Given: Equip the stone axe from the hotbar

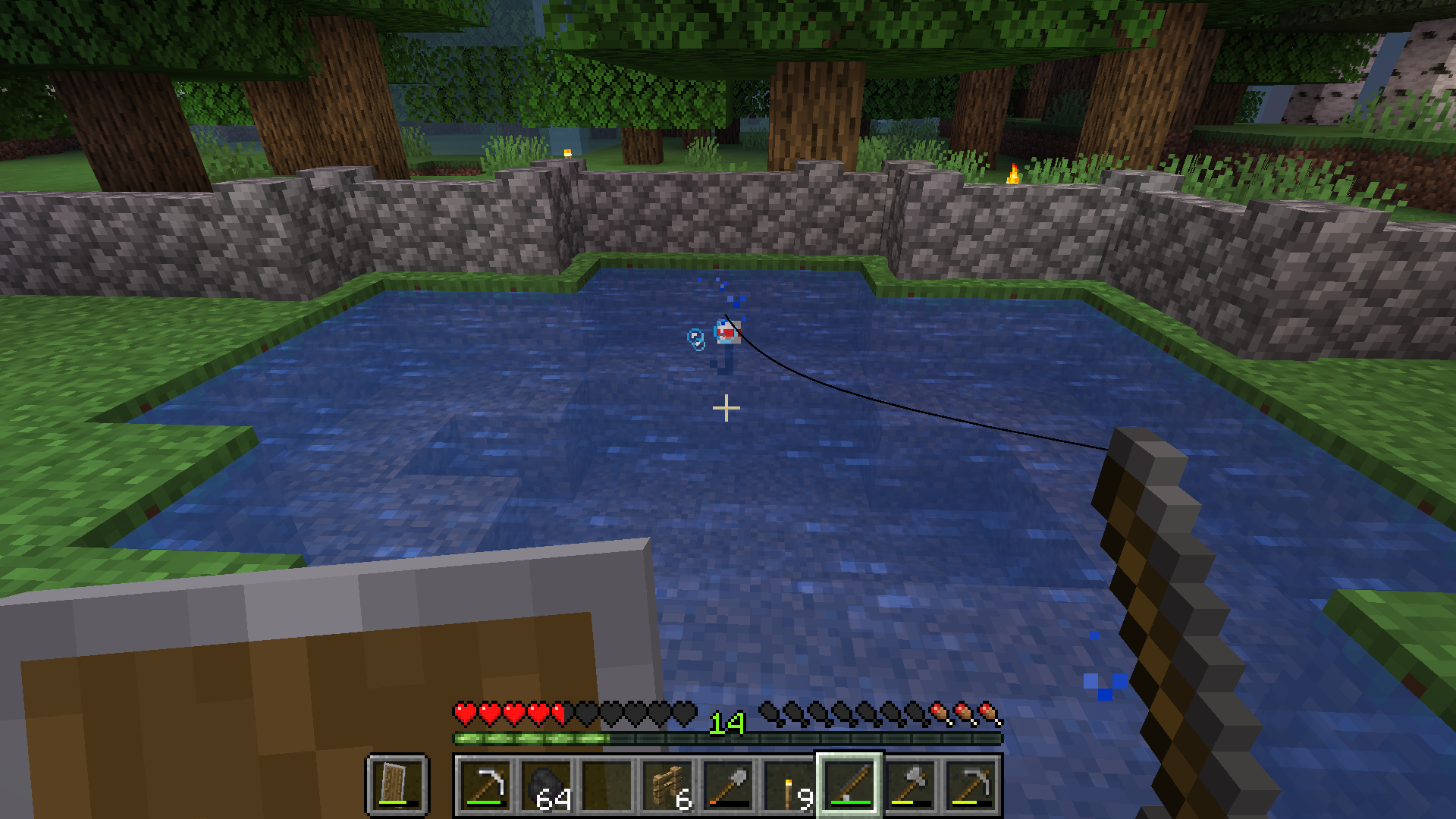Looking at the screenshot, I should pyautogui.click(x=911, y=785).
